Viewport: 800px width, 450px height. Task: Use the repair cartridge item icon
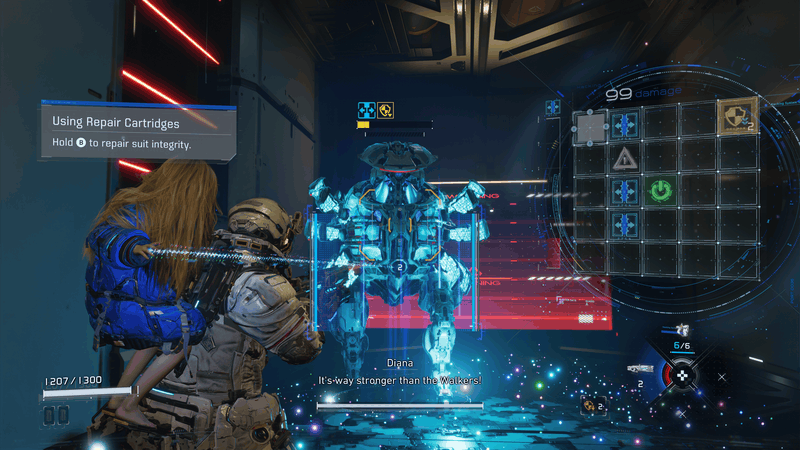click(x=591, y=405)
